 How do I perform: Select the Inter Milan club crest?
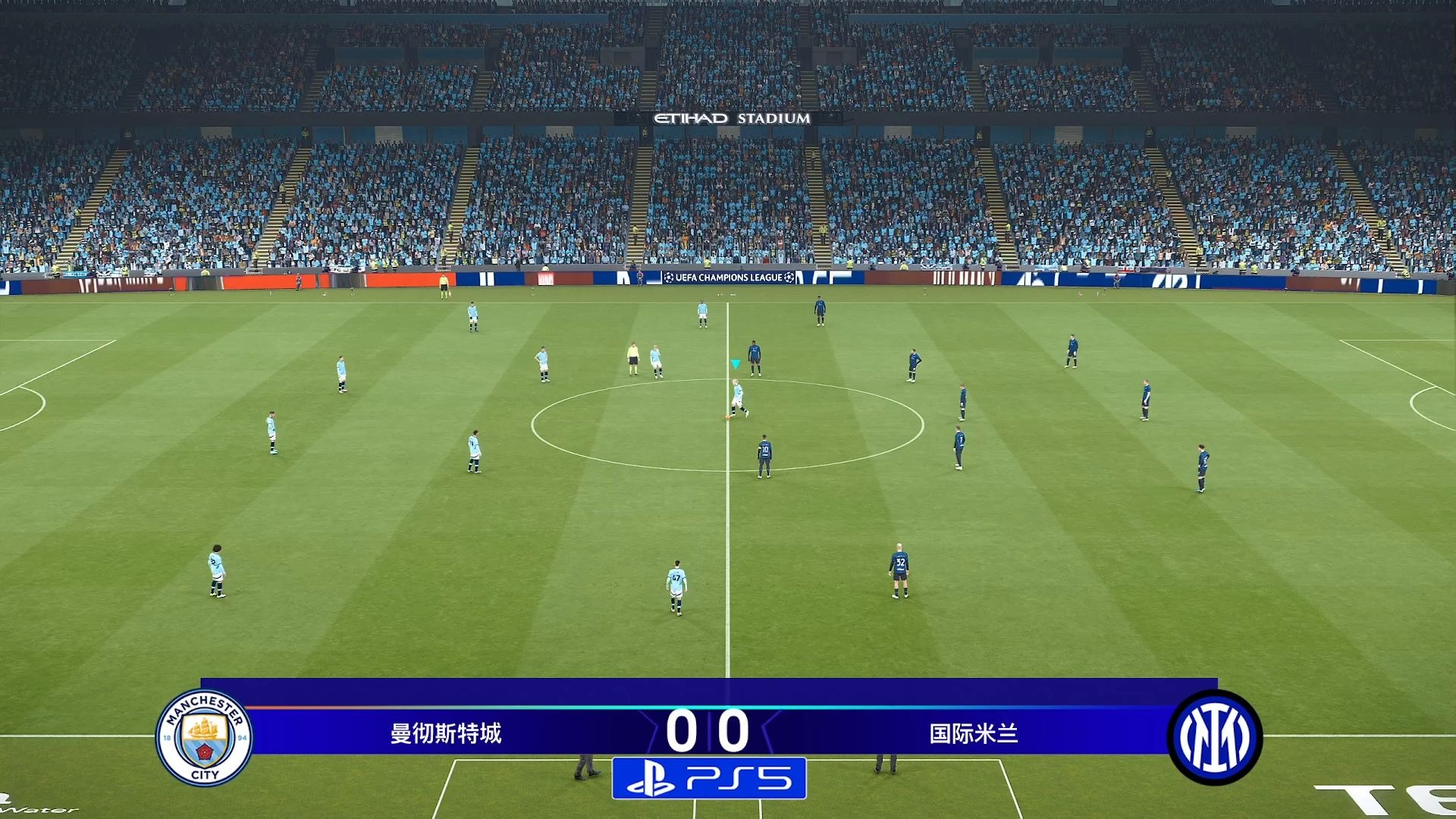tap(1214, 737)
